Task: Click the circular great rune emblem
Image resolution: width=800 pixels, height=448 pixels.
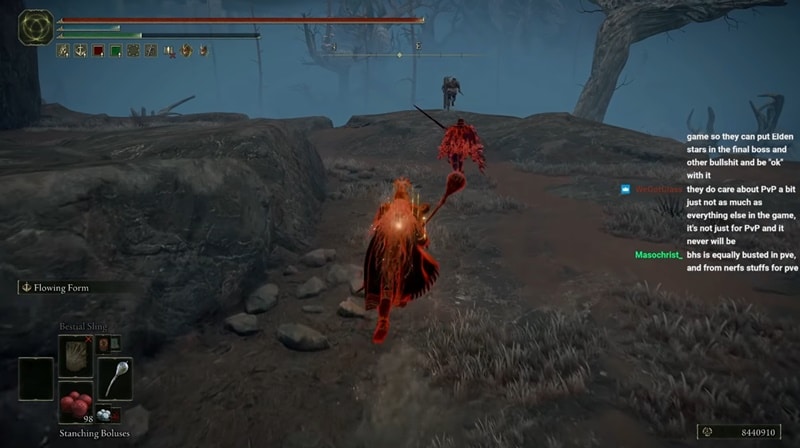Action: click(x=36, y=27)
